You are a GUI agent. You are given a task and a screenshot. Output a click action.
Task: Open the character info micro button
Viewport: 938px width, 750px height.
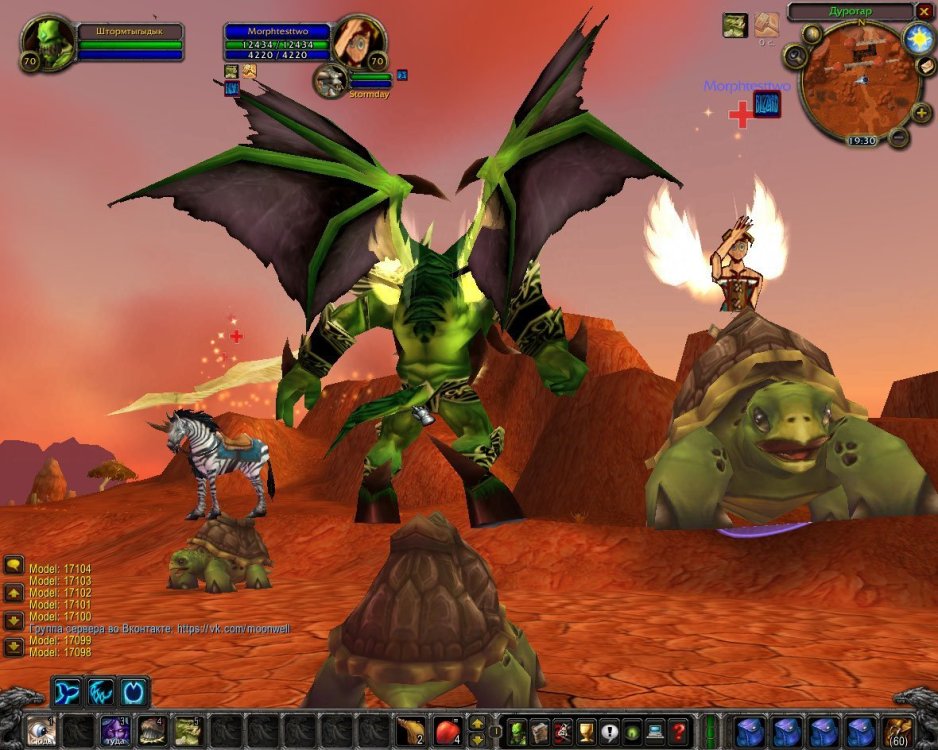[518, 731]
